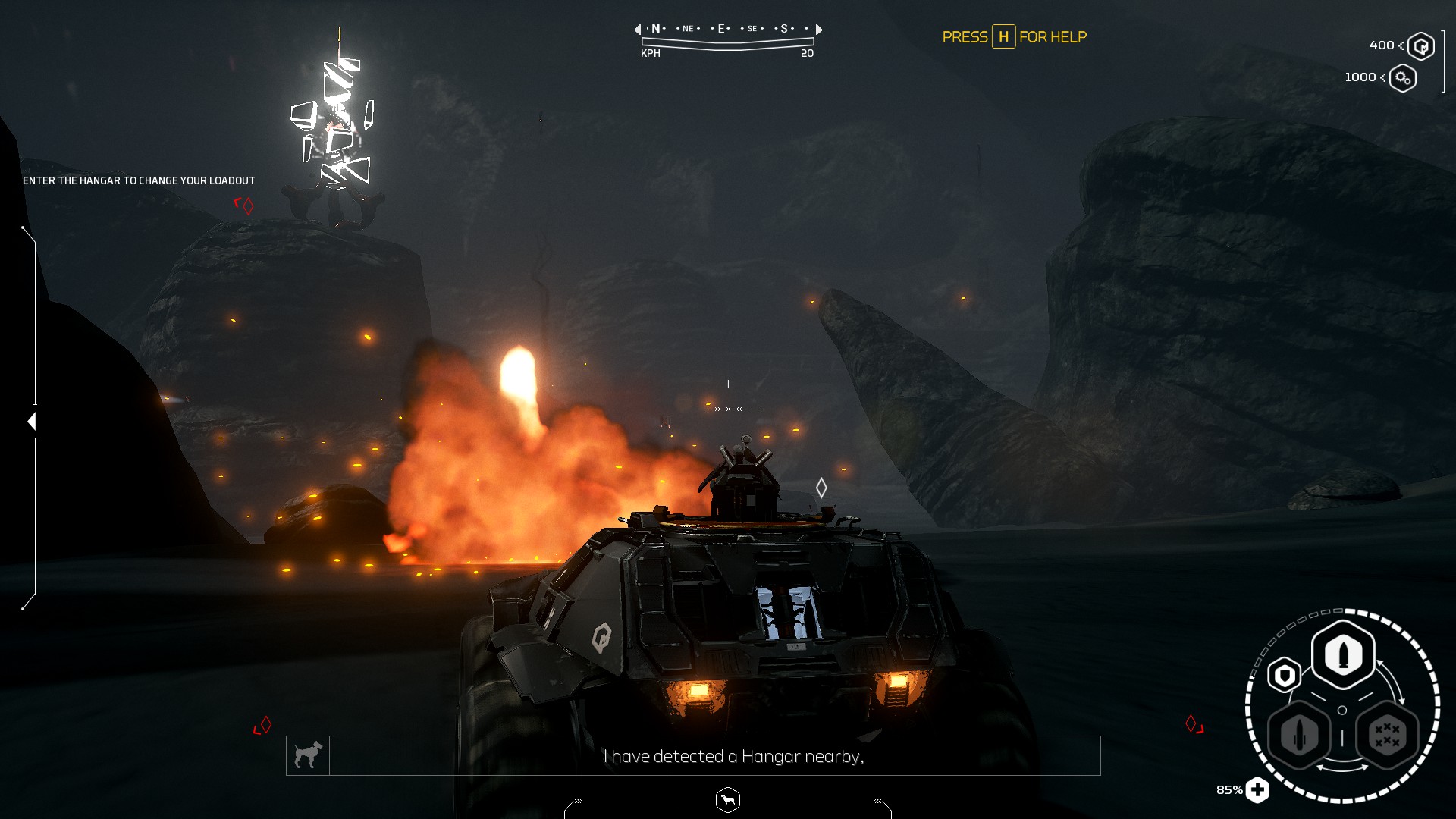Image resolution: width=1456 pixels, height=819 pixels.
Task: Select the missile weapon icon on the weapon wheel
Action: point(1300,733)
